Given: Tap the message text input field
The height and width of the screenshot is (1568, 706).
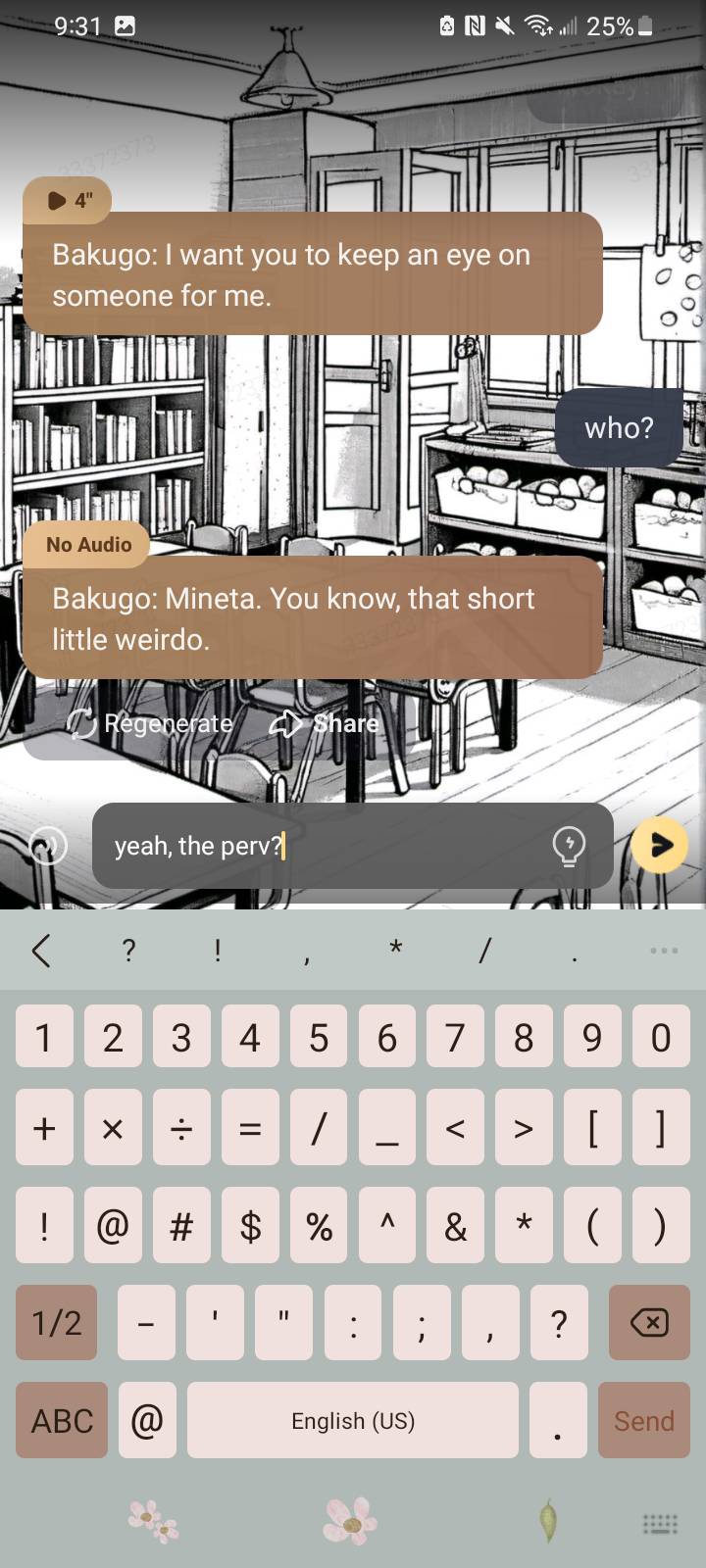Looking at the screenshot, I should (x=324, y=846).
